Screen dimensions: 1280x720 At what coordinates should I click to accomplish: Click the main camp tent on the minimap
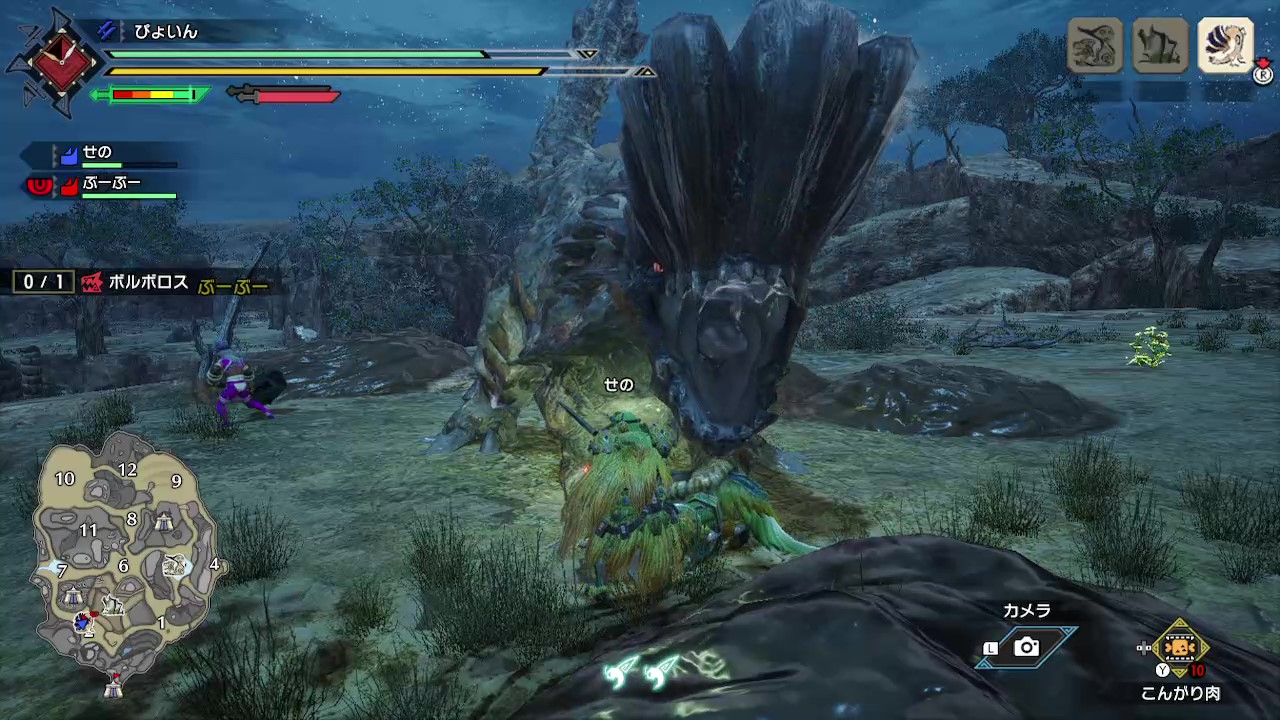coord(114,686)
